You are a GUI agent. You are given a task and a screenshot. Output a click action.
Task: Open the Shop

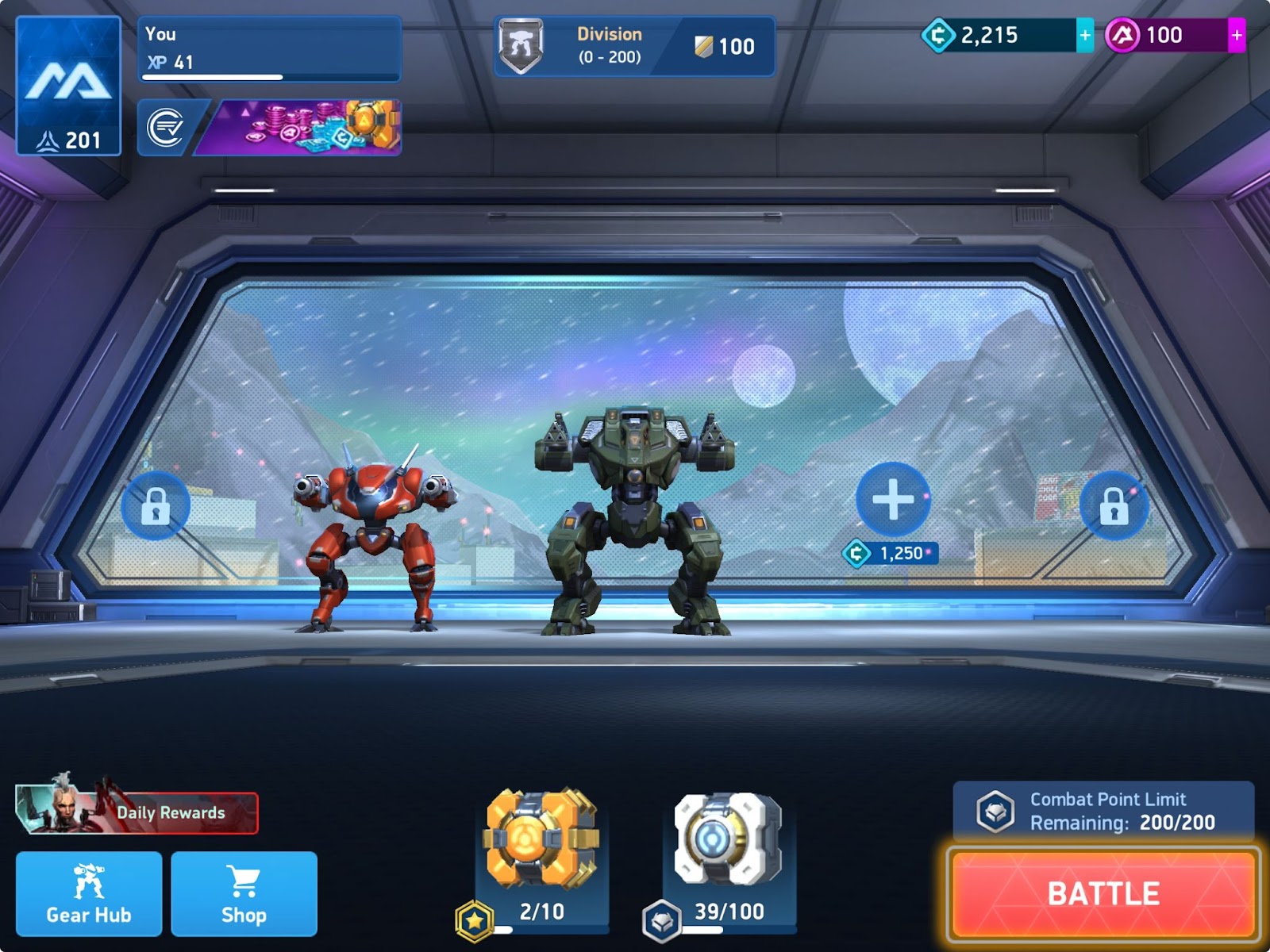tap(244, 892)
